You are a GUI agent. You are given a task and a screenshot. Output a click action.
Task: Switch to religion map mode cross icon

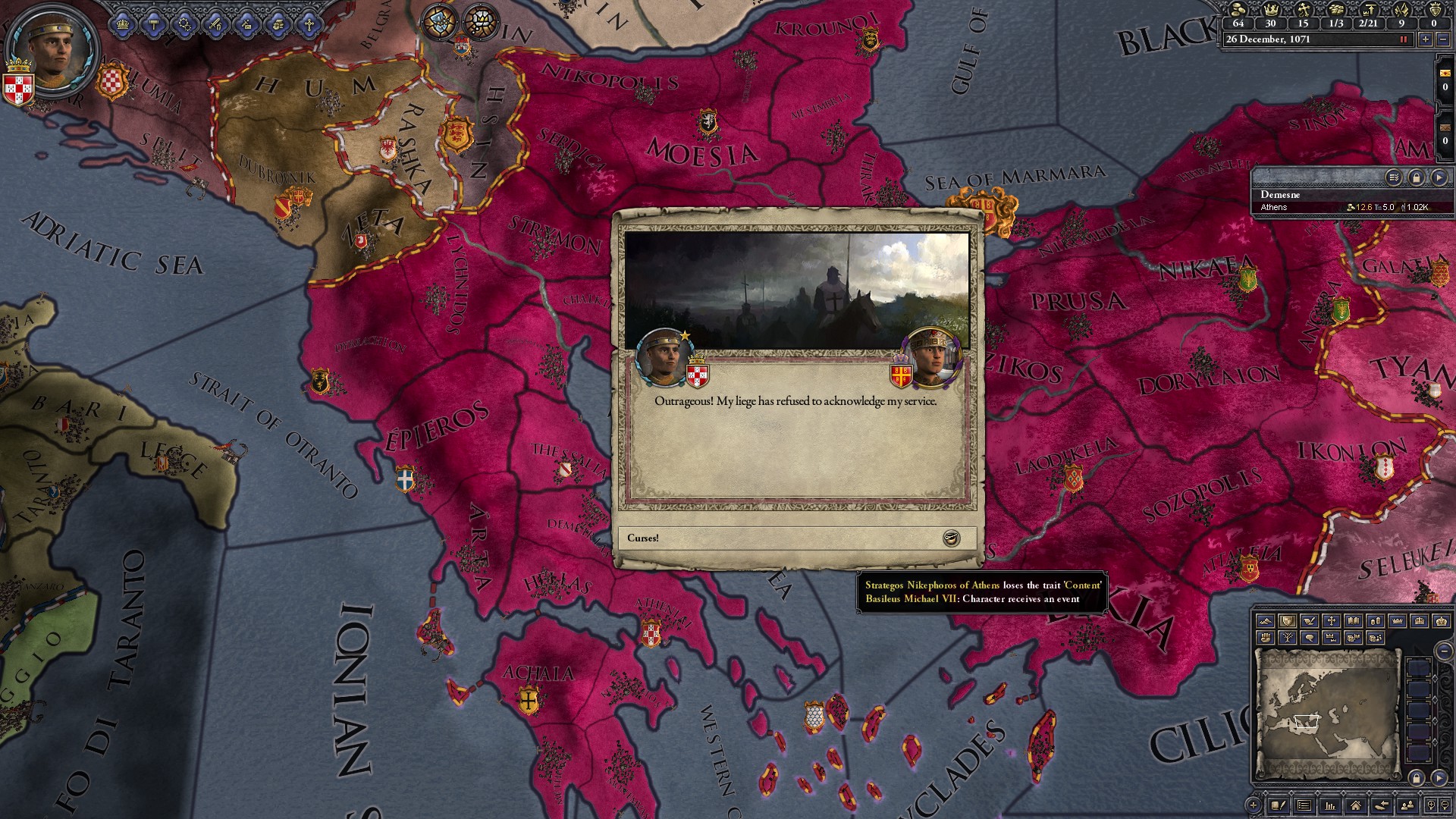tap(1331, 621)
